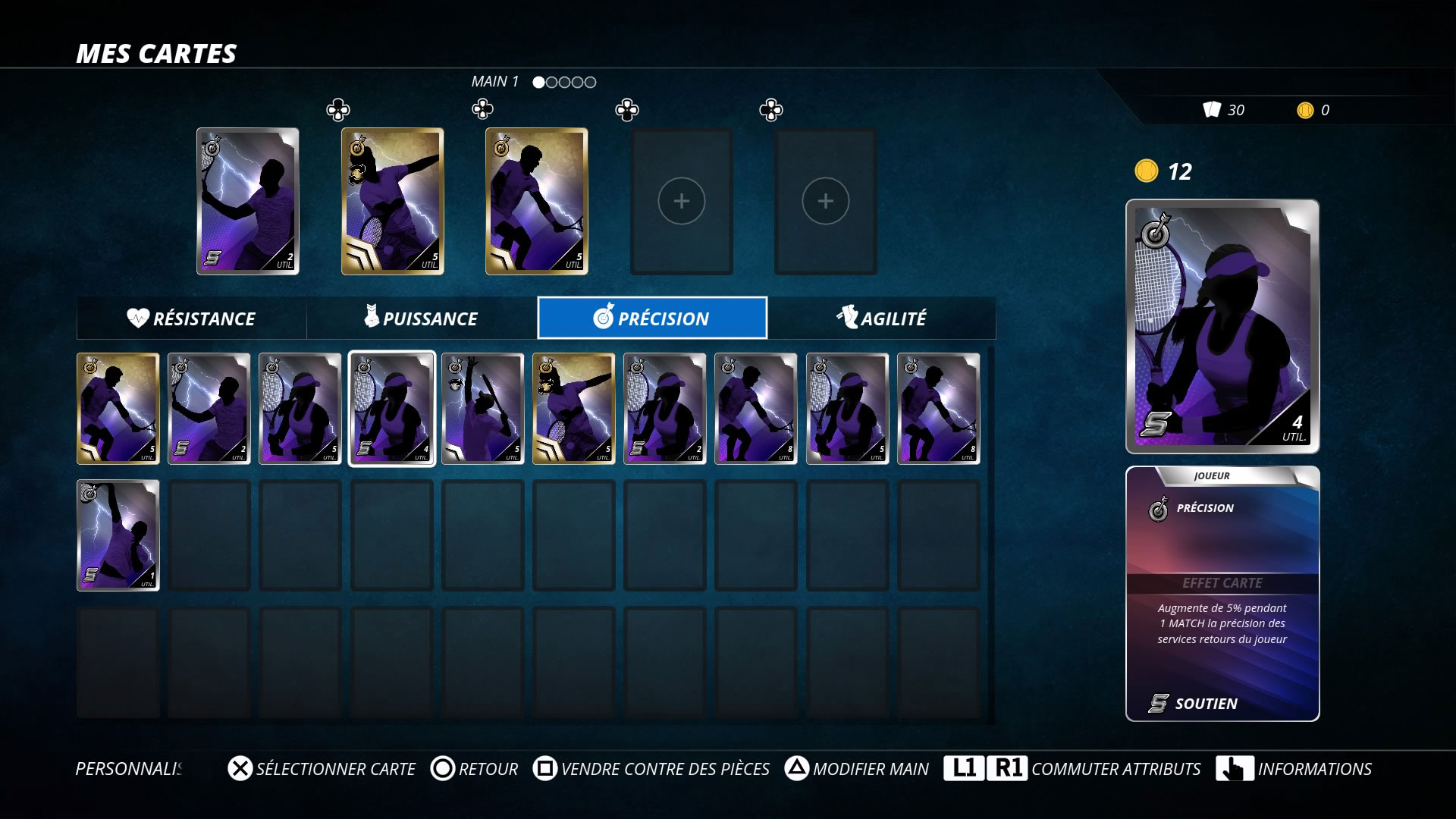Switch to the Résistance attribute tab
This screenshot has width=1456, height=819.
(191, 318)
